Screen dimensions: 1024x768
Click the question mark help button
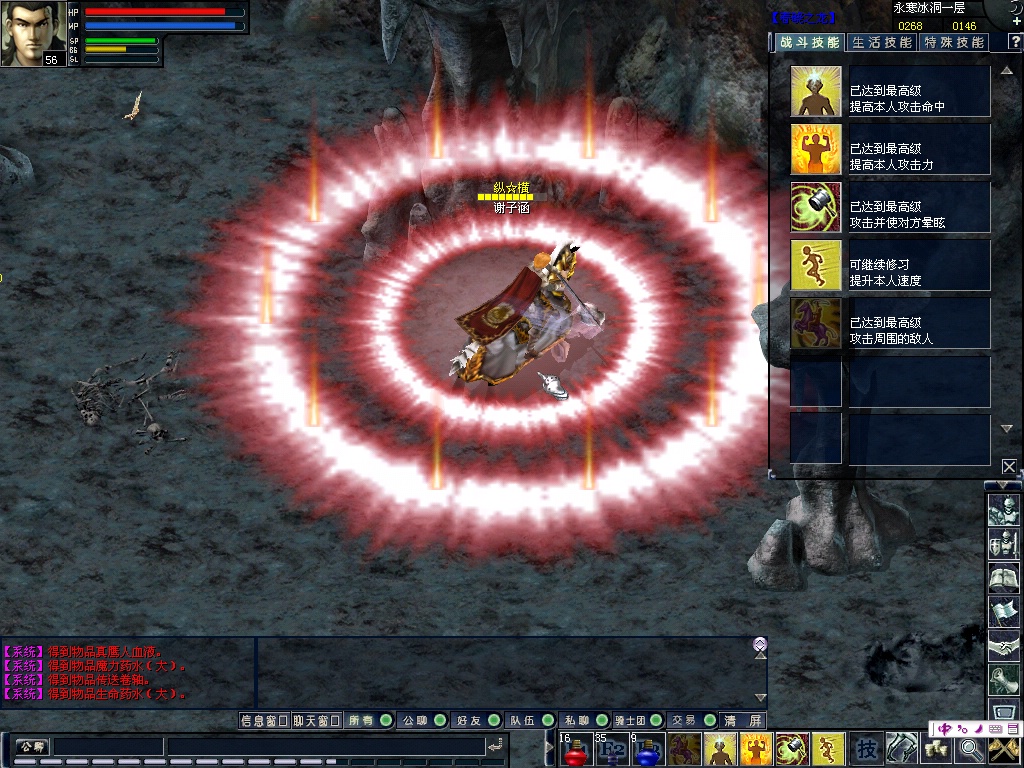(1014, 42)
